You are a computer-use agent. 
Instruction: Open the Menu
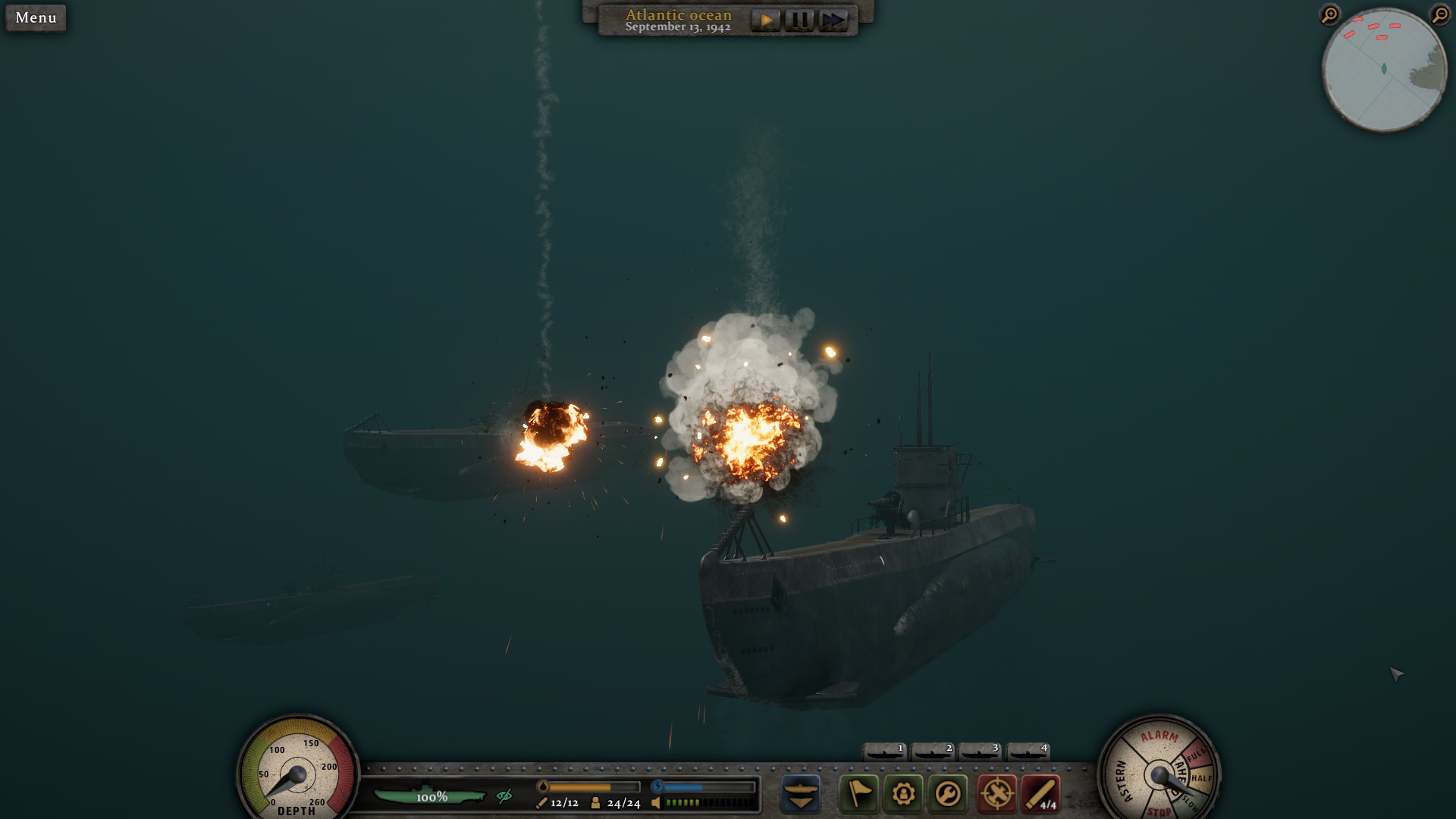[35, 17]
